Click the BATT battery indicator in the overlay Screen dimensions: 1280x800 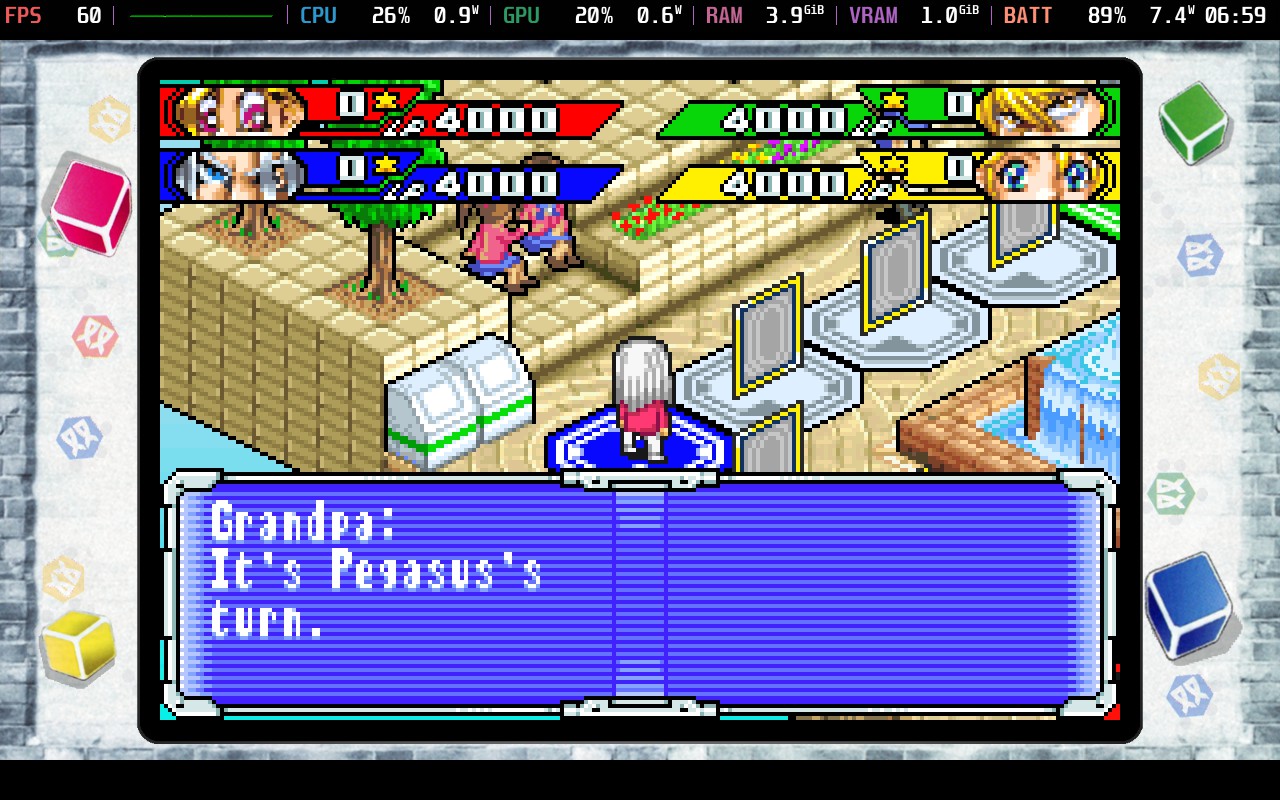(x=1028, y=15)
